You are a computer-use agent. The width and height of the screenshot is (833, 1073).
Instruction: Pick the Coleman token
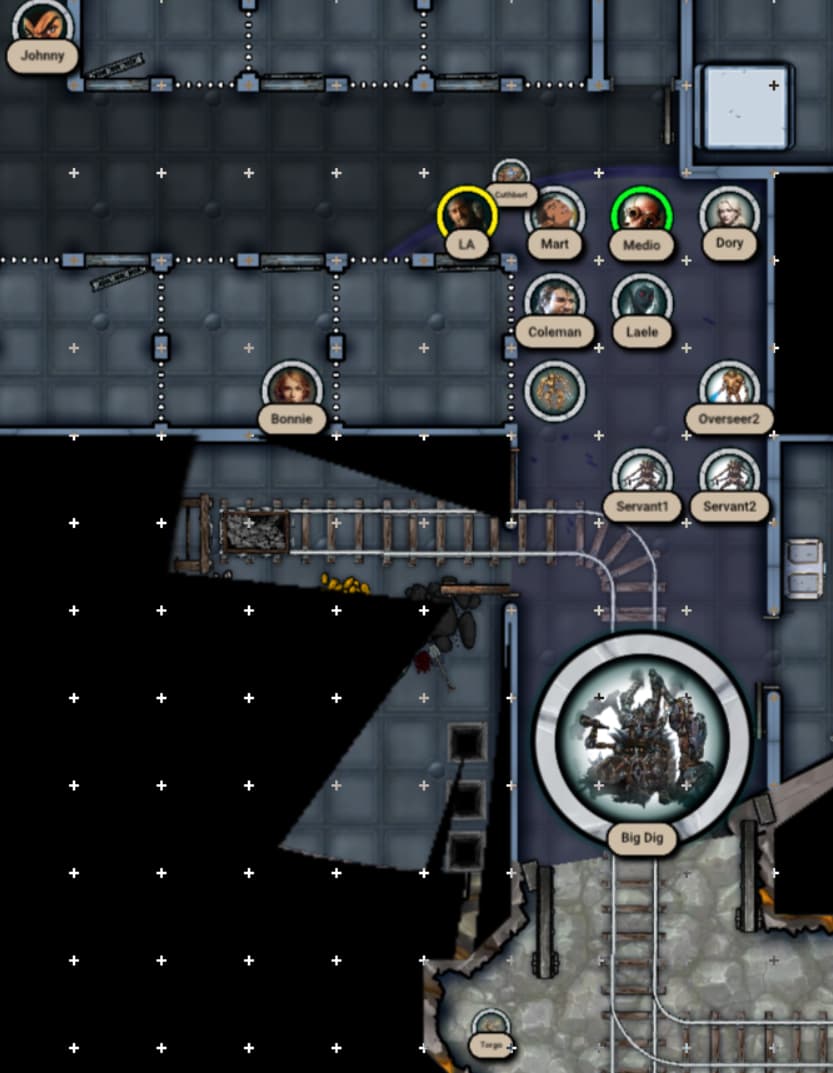[x=554, y=301]
